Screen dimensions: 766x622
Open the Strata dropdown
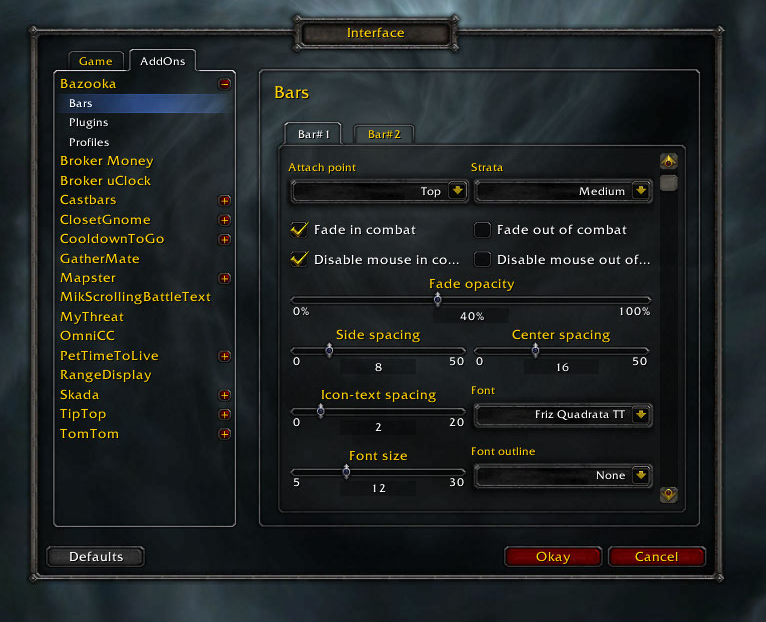640,191
